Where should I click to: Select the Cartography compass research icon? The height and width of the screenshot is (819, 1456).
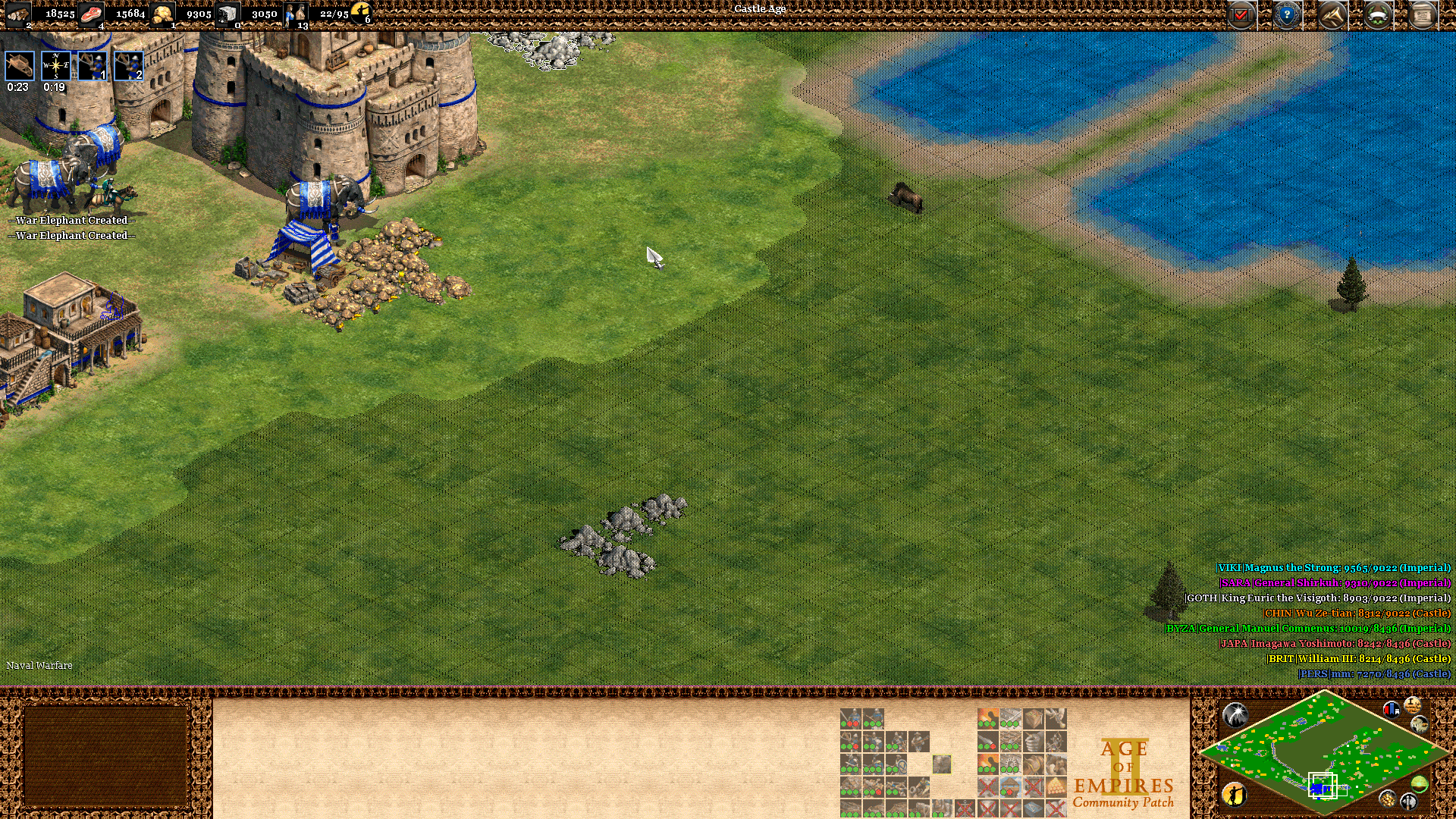pos(56,66)
